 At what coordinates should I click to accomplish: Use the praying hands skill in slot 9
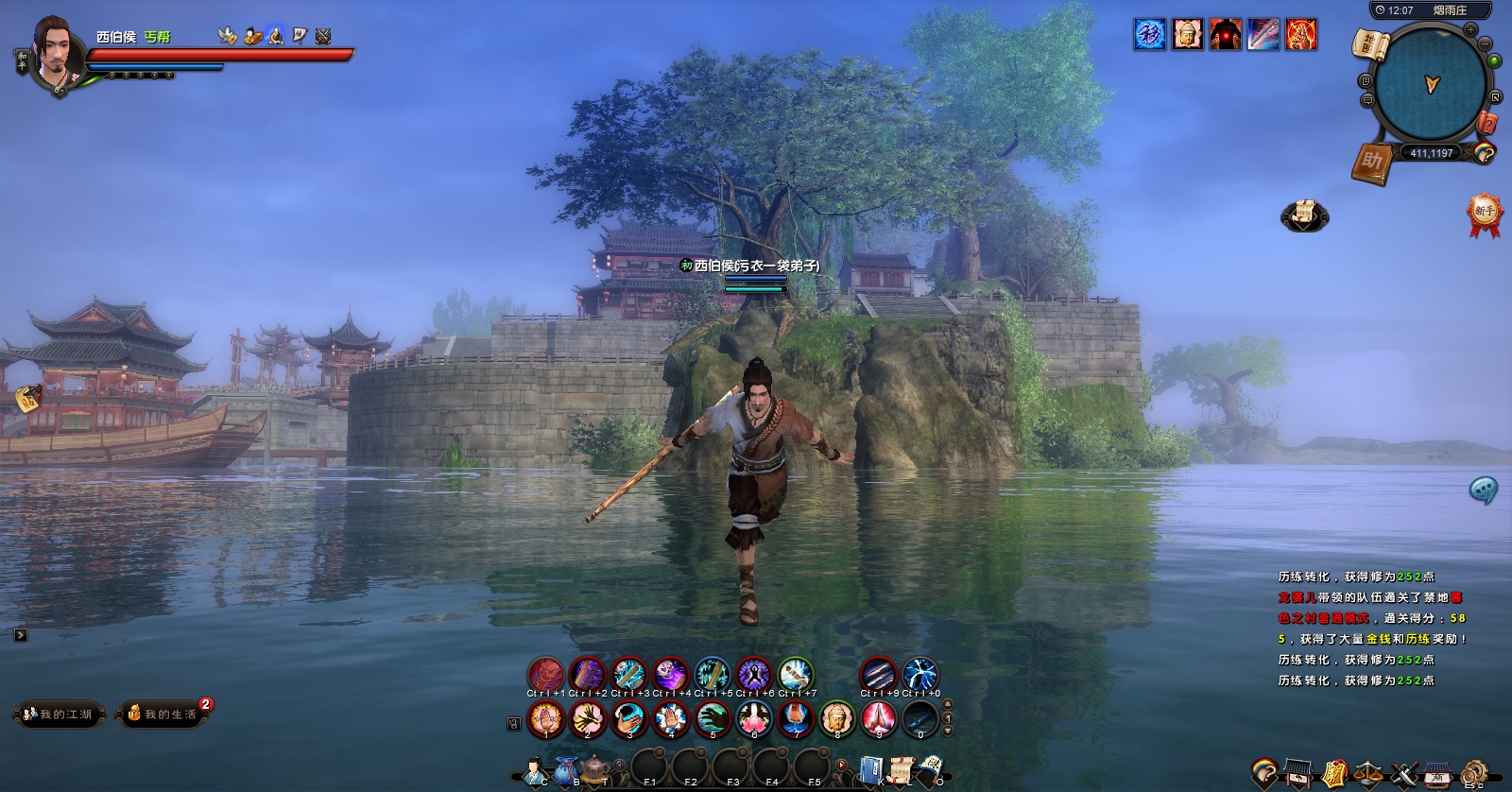[x=879, y=719]
